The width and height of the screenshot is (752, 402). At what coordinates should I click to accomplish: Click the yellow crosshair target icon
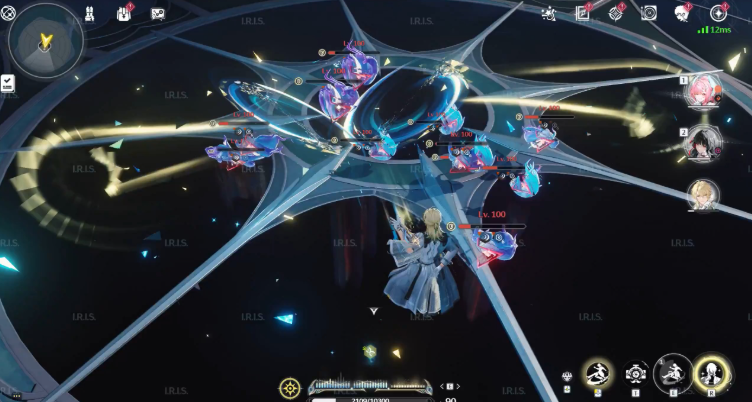(x=290, y=387)
